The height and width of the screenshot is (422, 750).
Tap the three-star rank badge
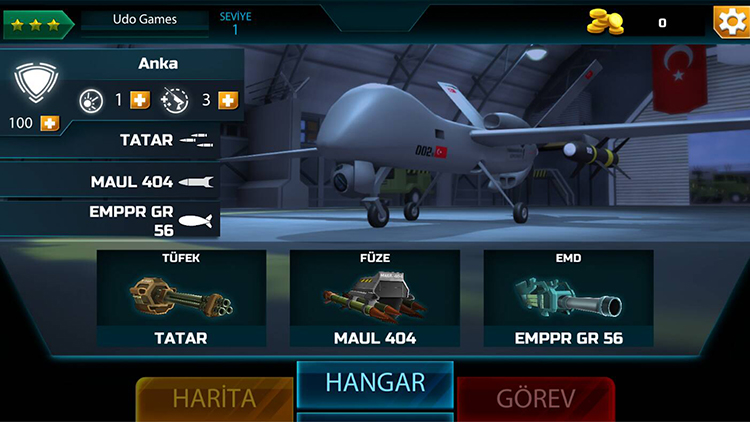pyautogui.click(x=32, y=22)
